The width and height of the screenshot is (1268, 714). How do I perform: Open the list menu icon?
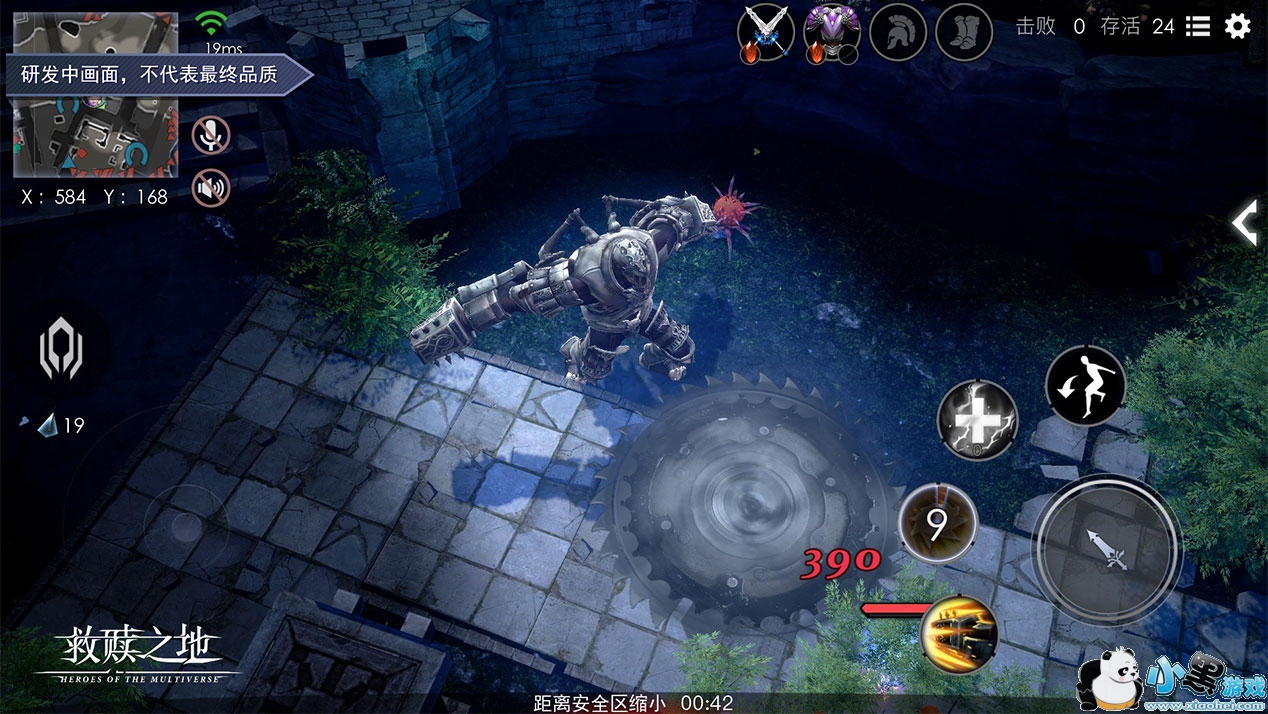pyautogui.click(x=1198, y=27)
